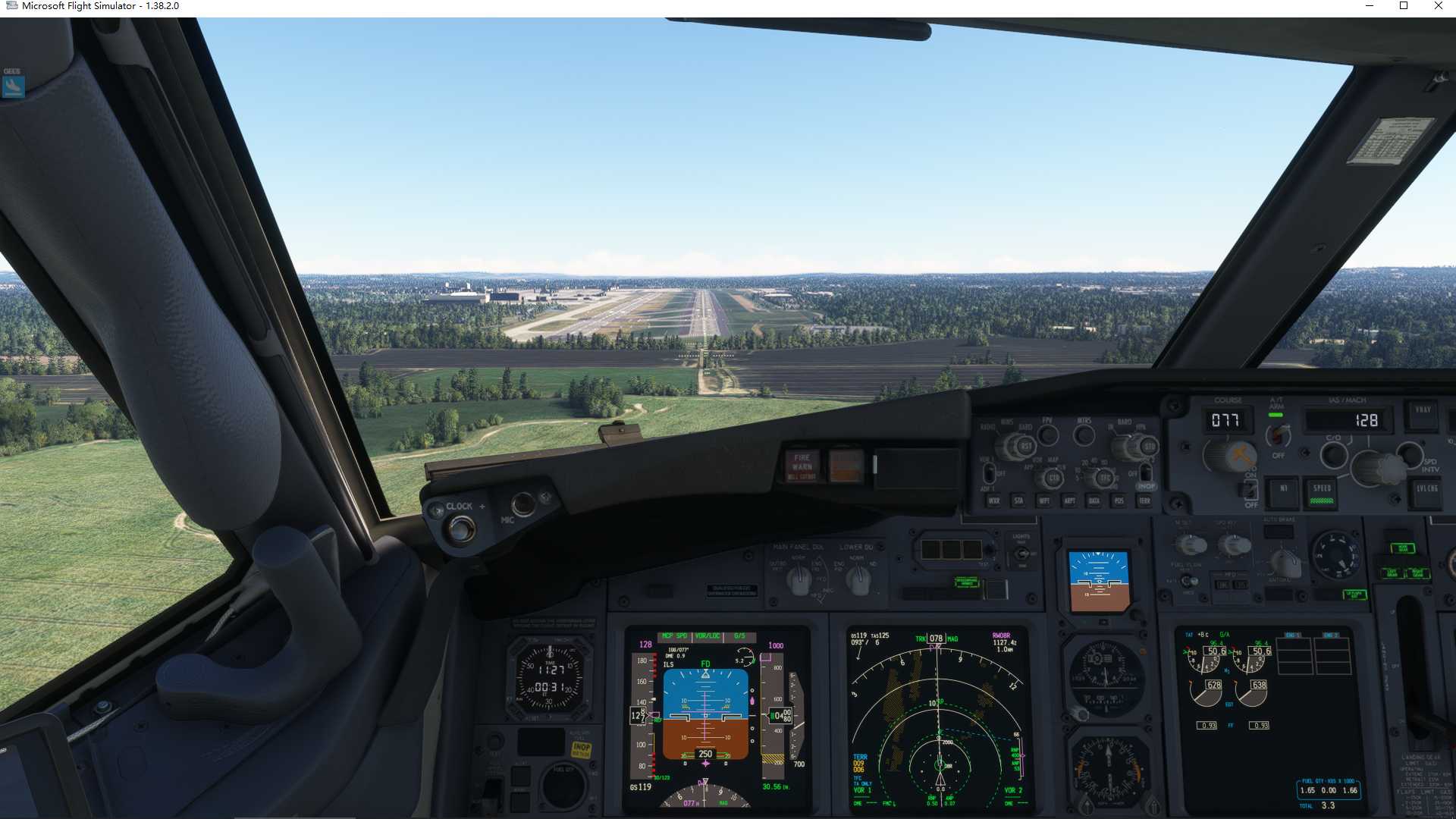Image resolution: width=1456 pixels, height=819 pixels.
Task: Select TERR on the EFIS panel
Action: (x=1146, y=500)
